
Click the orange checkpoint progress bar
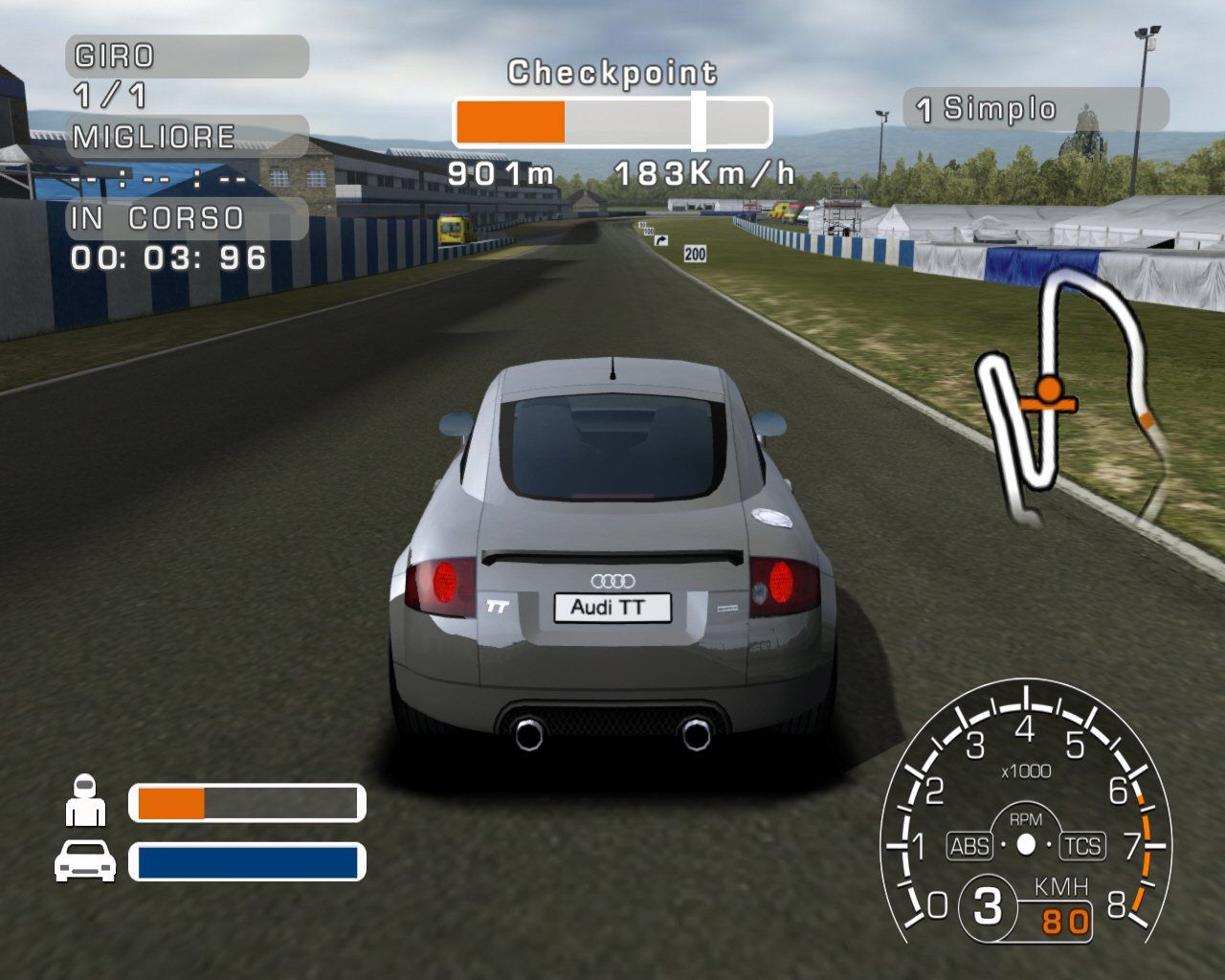point(510,118)
